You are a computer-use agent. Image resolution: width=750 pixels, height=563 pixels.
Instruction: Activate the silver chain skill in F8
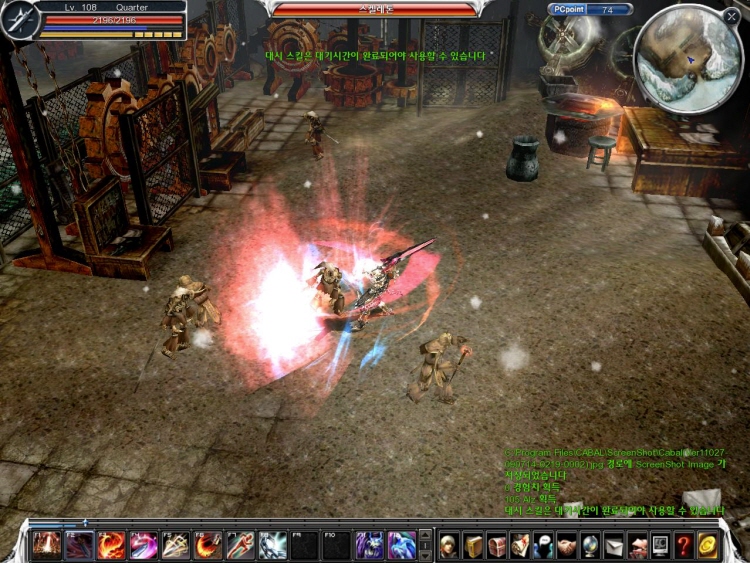(273, 545)
